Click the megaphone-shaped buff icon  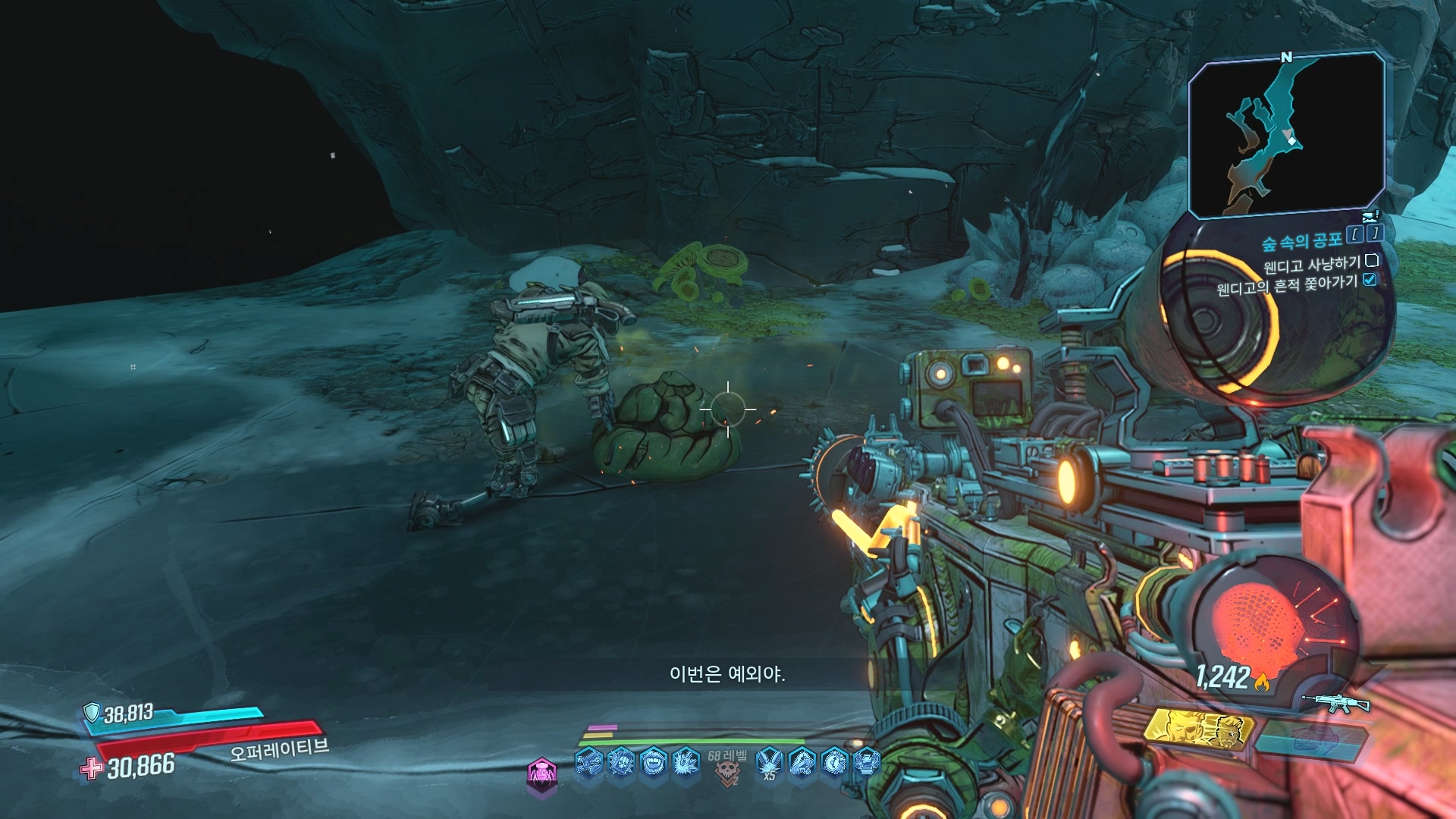click(802, 761)
